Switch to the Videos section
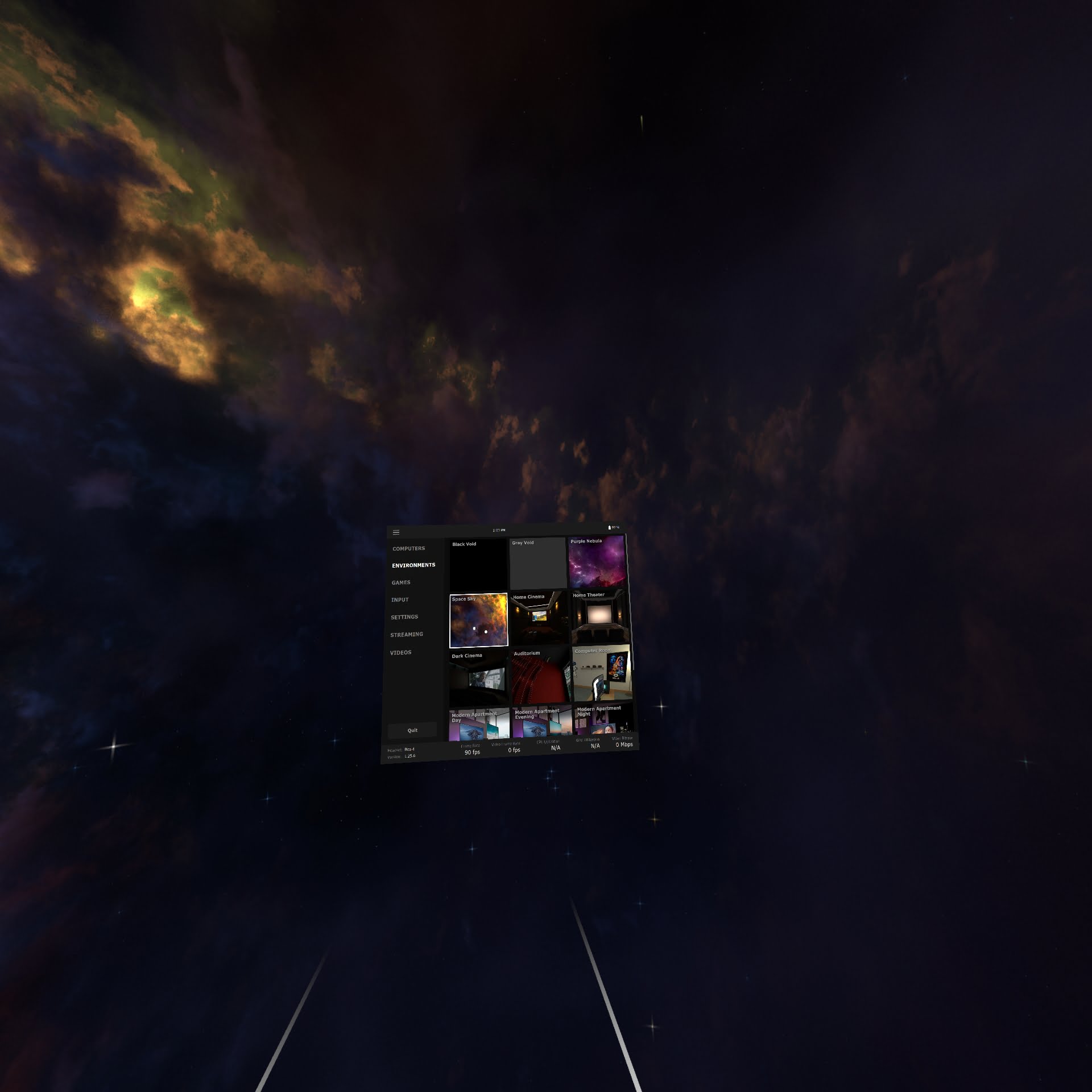 (x=400, y=653)
